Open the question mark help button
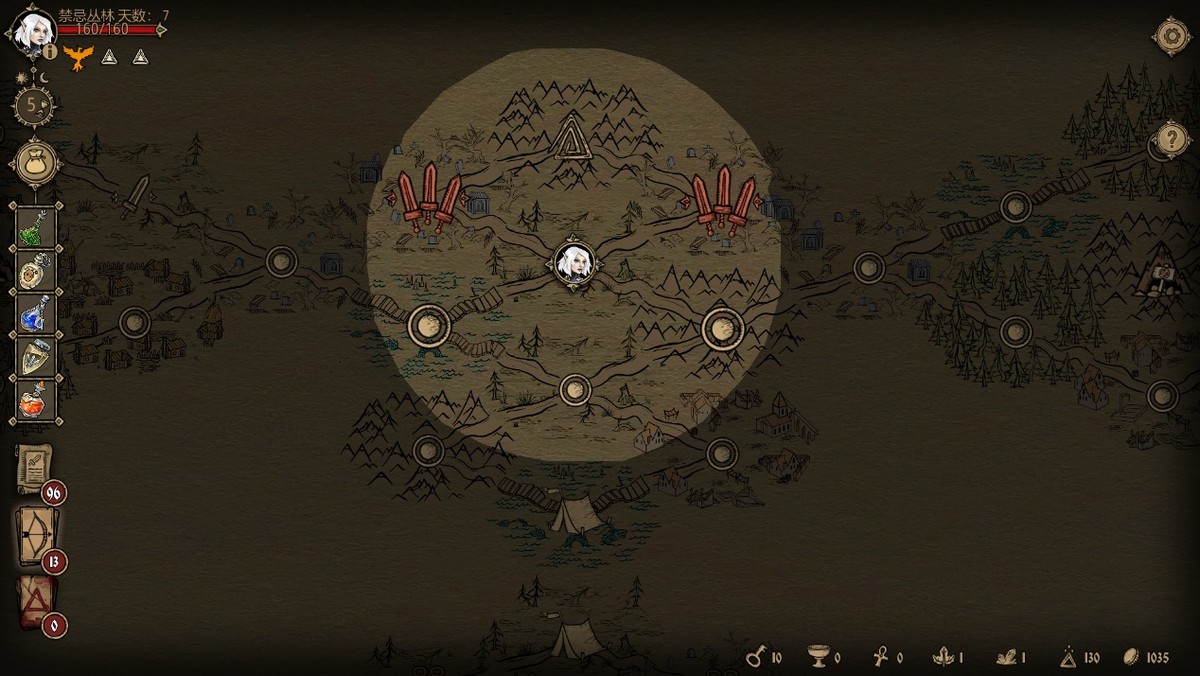 [x=1172, y=141]
